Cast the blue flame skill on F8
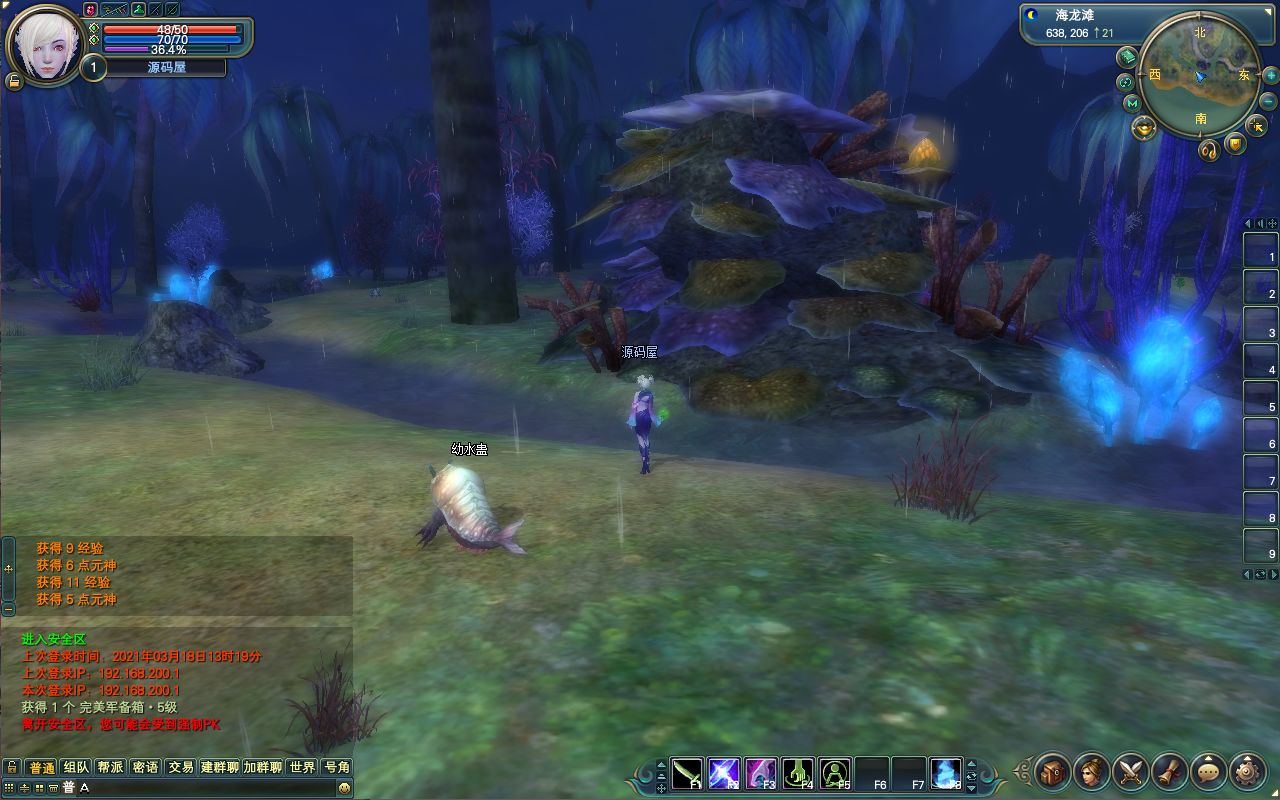Image resolution: width=1280 pixels, height=800 pixels. [946, 772]
